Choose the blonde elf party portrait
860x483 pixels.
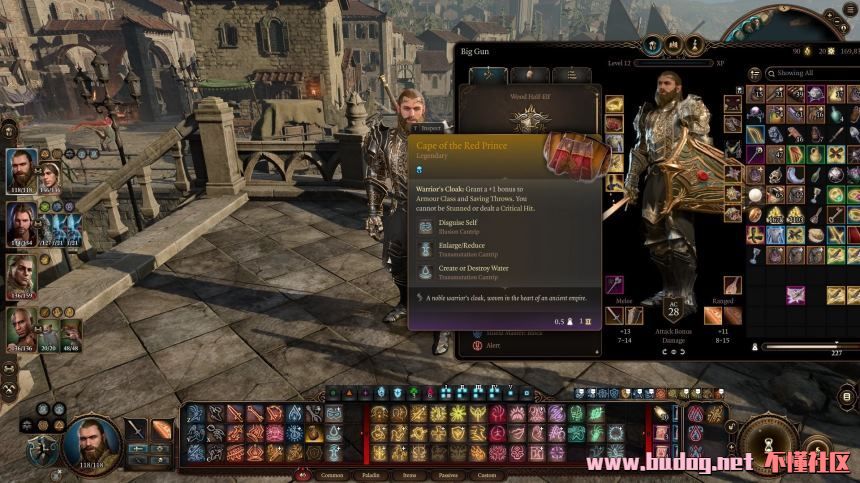[x=23, y=273]
